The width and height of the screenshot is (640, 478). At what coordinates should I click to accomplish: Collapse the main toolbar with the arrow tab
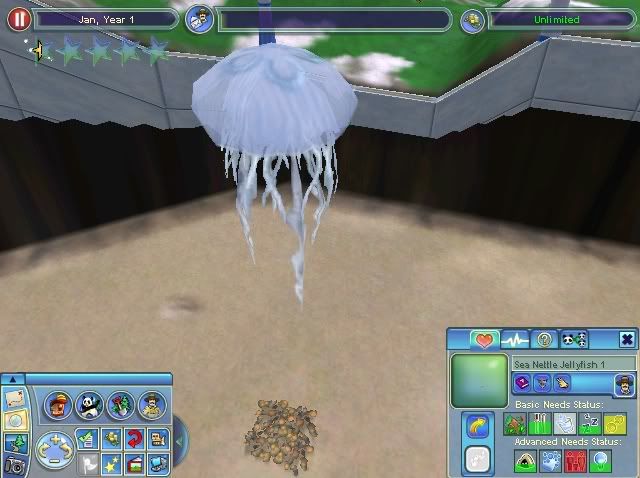coord(13,379)
